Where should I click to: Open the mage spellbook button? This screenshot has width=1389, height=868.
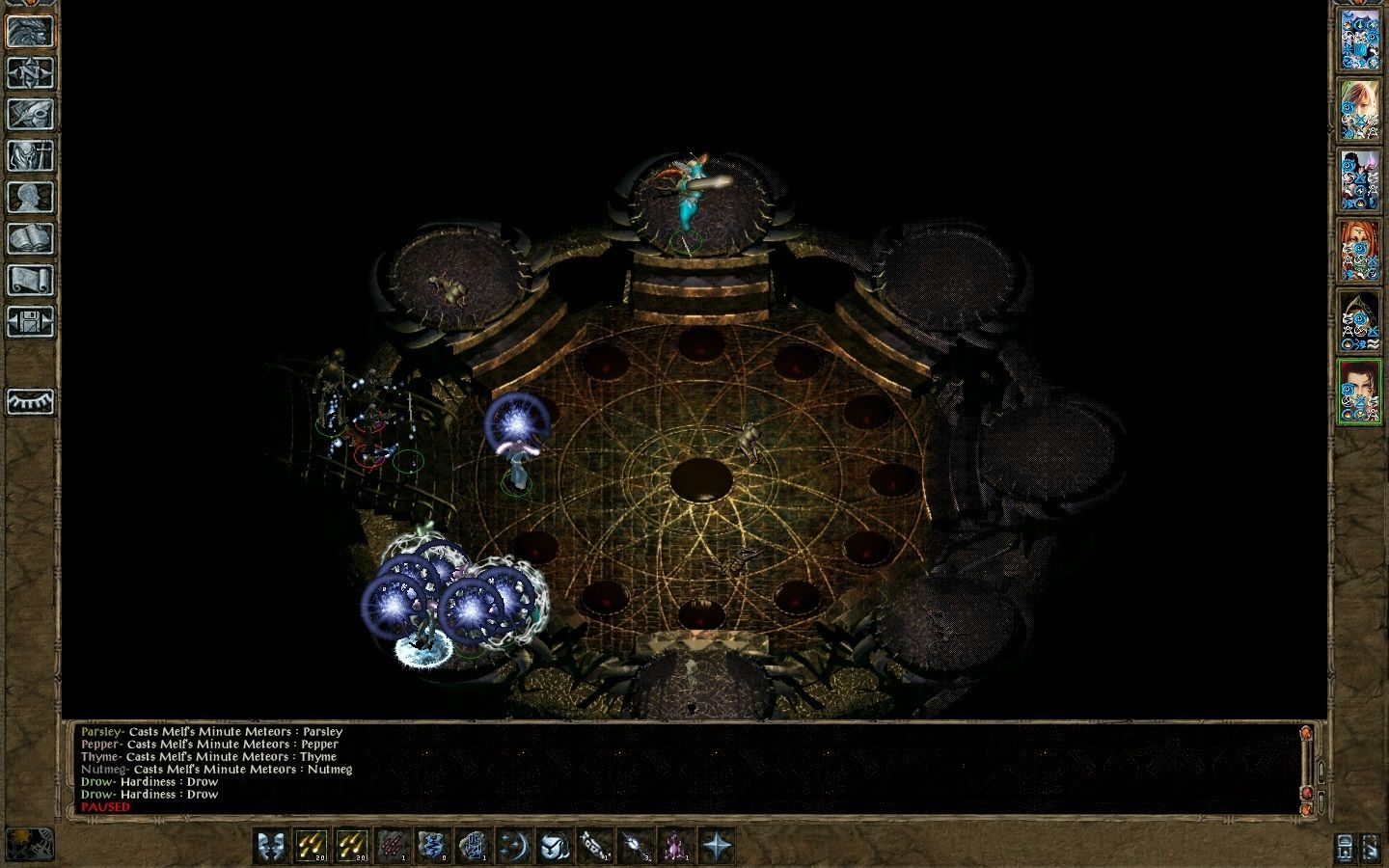pyautogui.click(x=30, y=238)
